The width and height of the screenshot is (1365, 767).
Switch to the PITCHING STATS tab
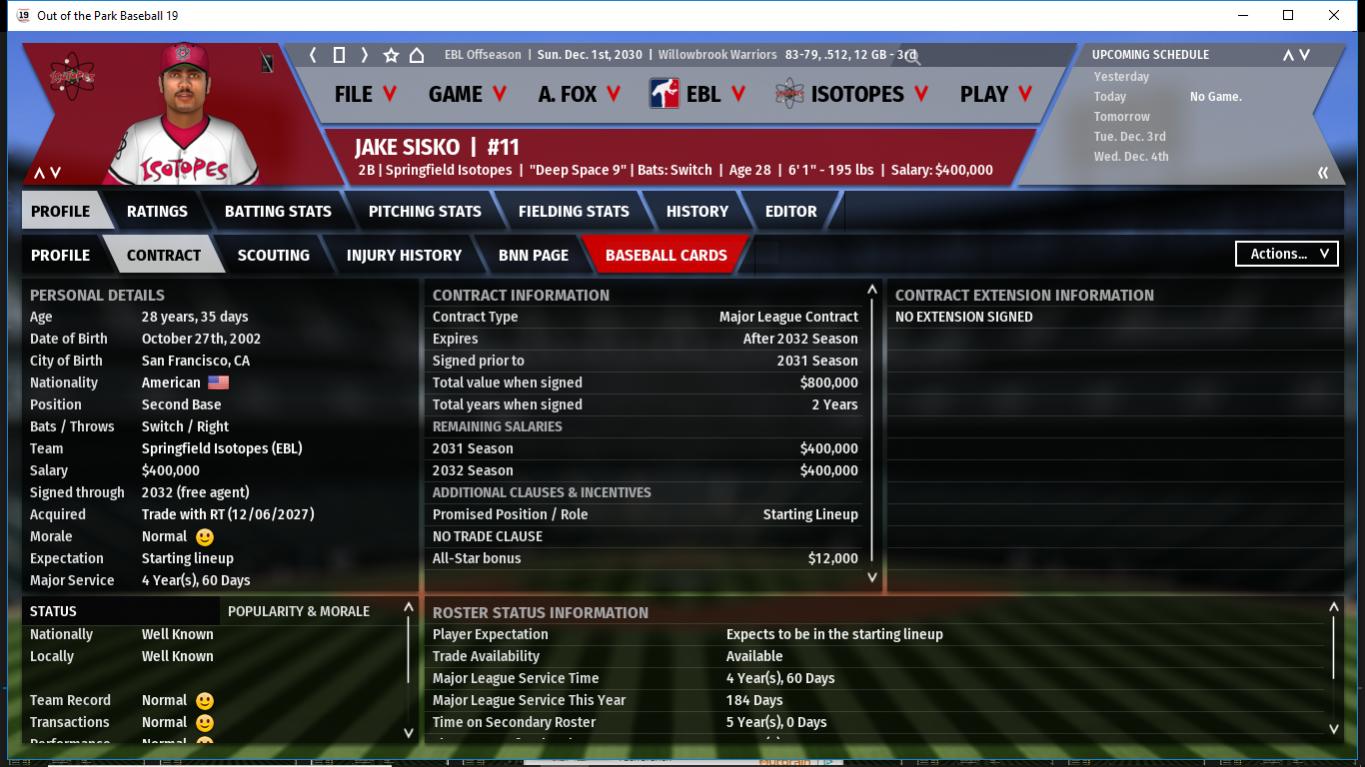(x=425, y=211)
